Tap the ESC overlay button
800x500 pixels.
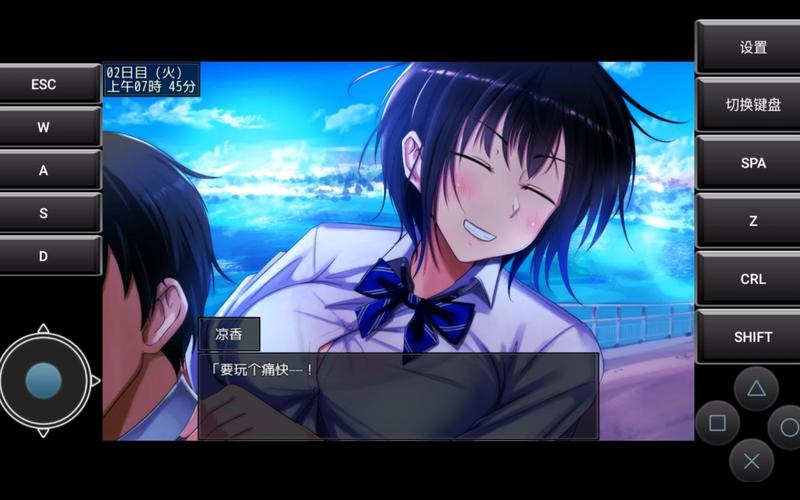coord(44,84)
